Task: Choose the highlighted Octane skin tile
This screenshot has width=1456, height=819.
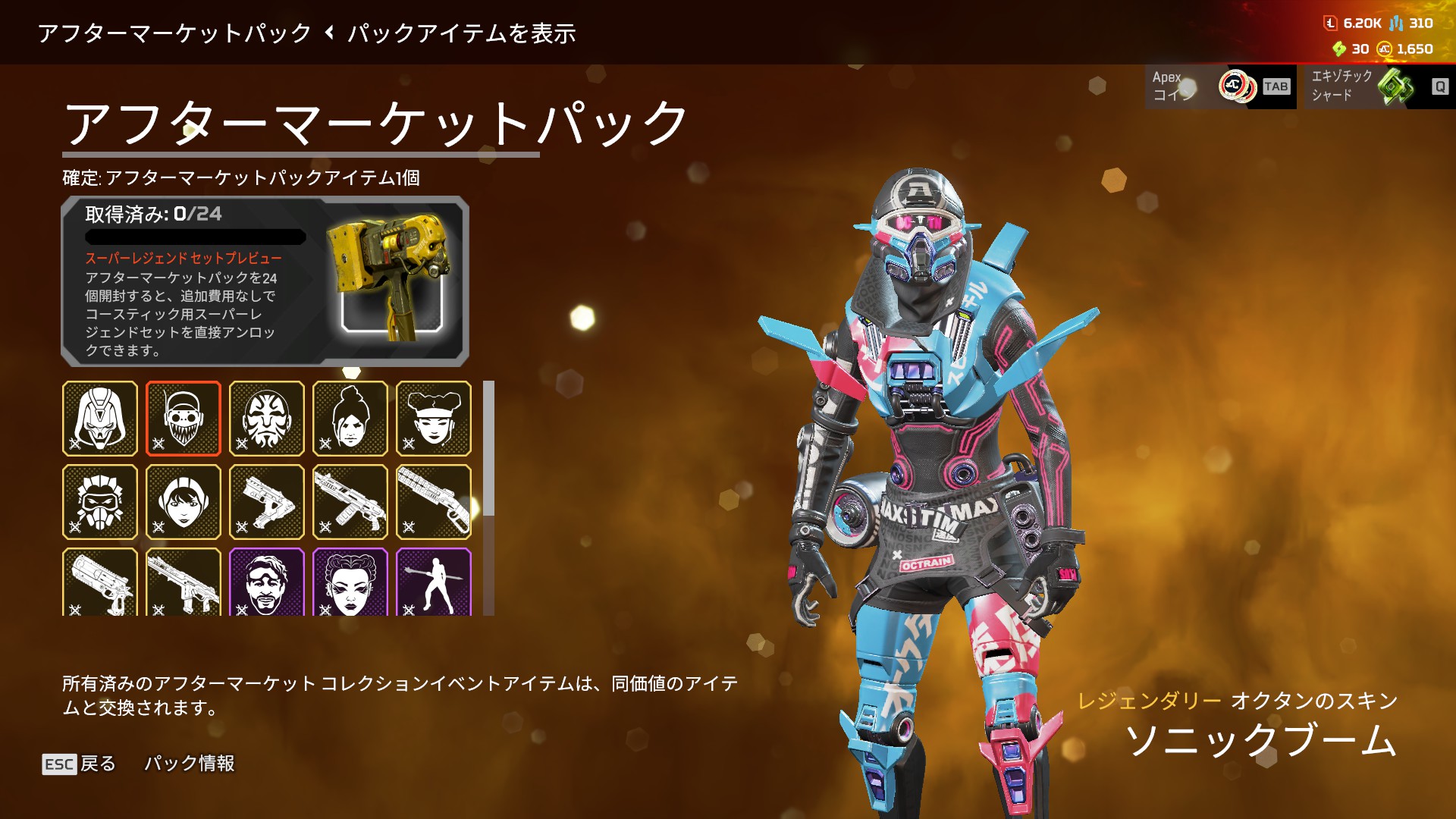Action: (184, 419)
